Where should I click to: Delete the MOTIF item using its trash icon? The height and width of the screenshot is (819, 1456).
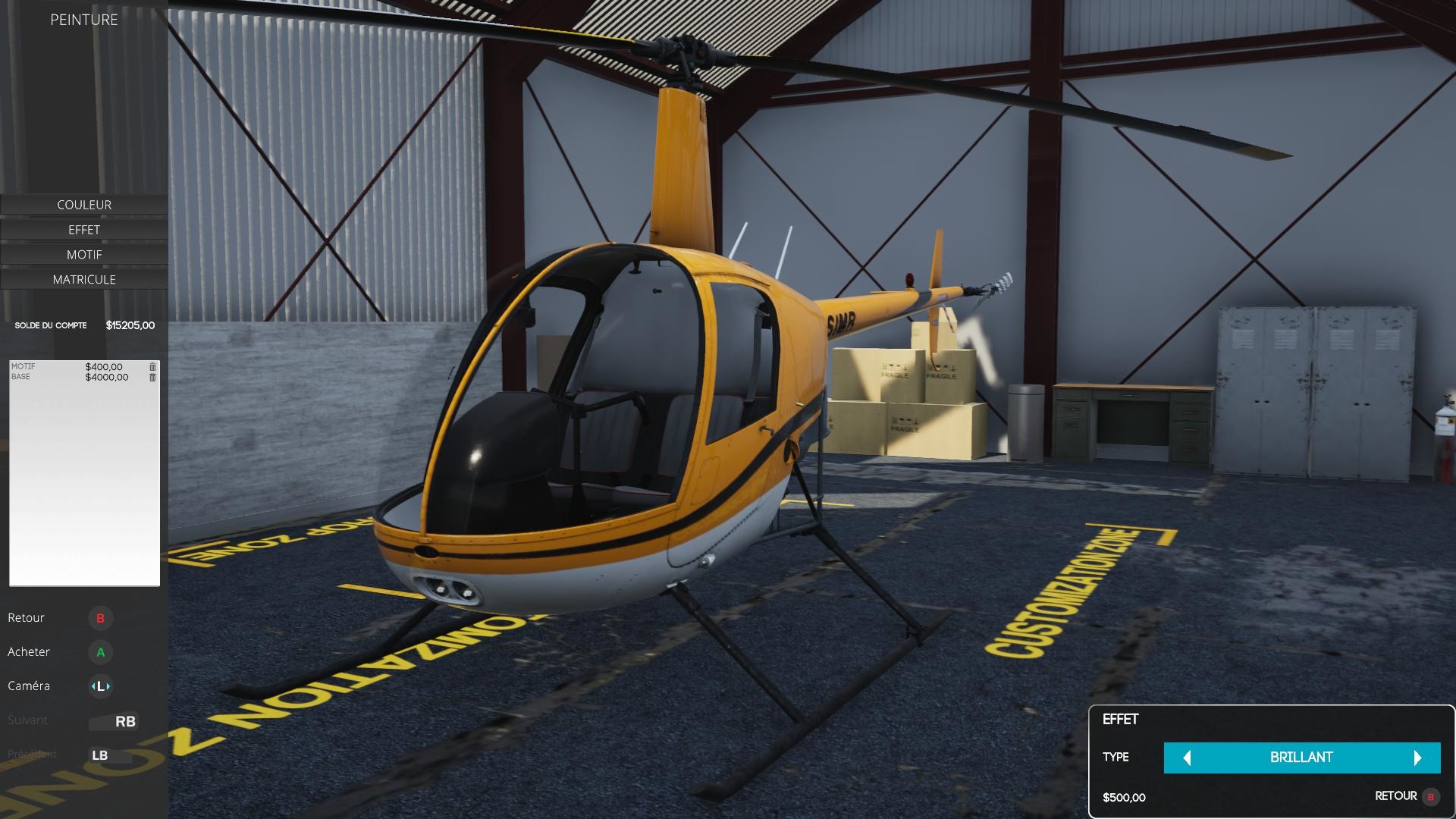pos(152,366)
